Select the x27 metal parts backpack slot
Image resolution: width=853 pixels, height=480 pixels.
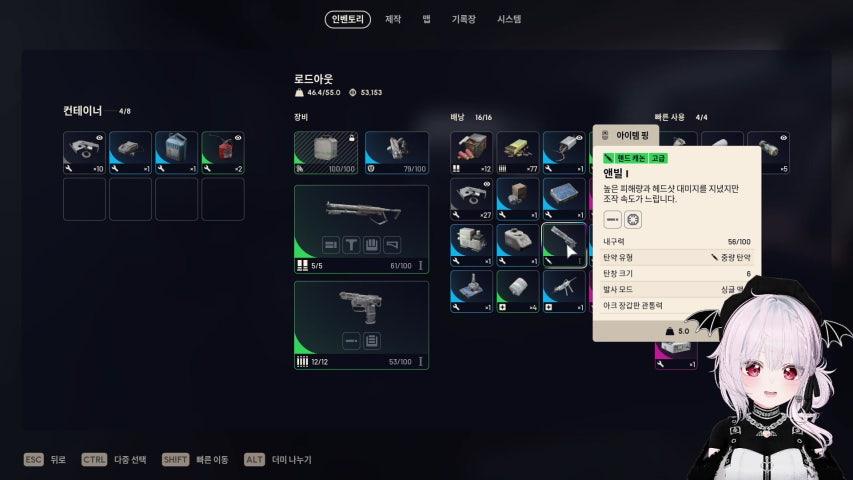(471, 198)
